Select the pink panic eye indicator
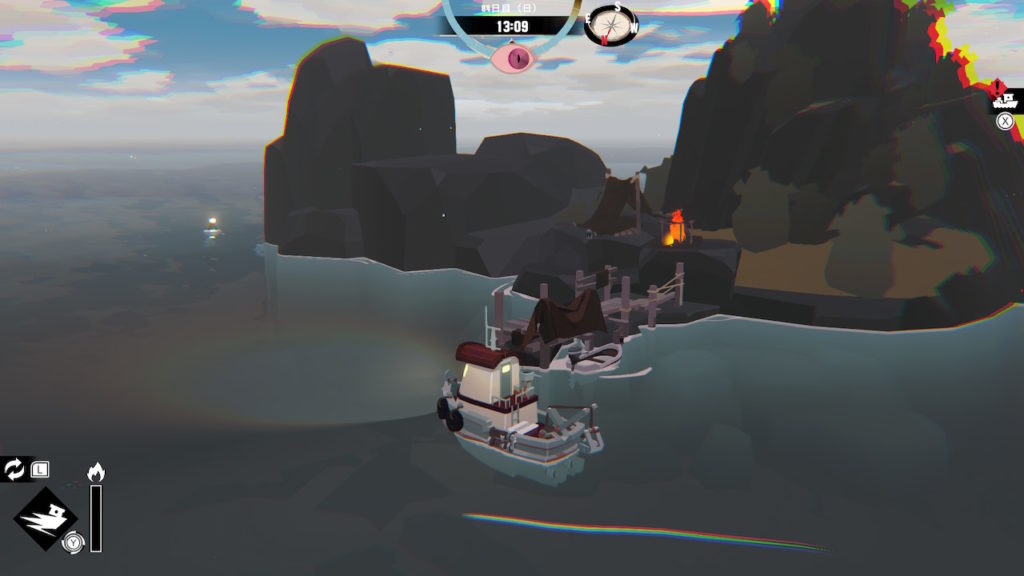The width and height of the screenshot is (1024, 576). coord(516,58)
